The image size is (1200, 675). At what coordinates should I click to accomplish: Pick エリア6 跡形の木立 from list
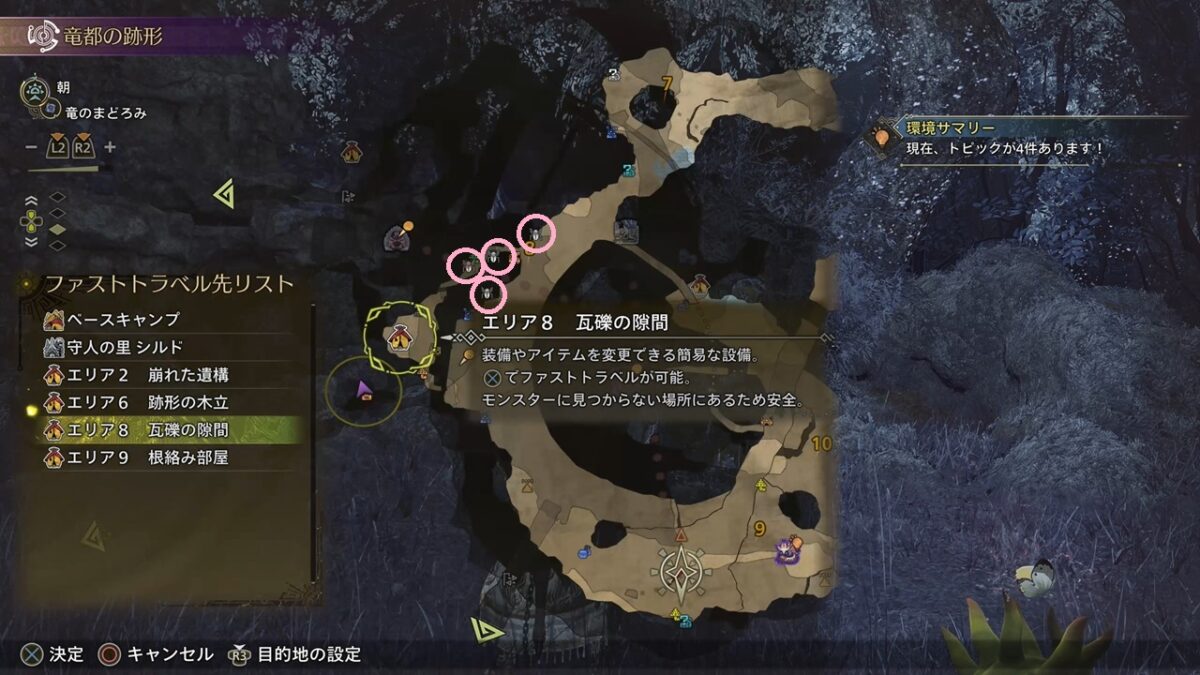pos(147,403)
